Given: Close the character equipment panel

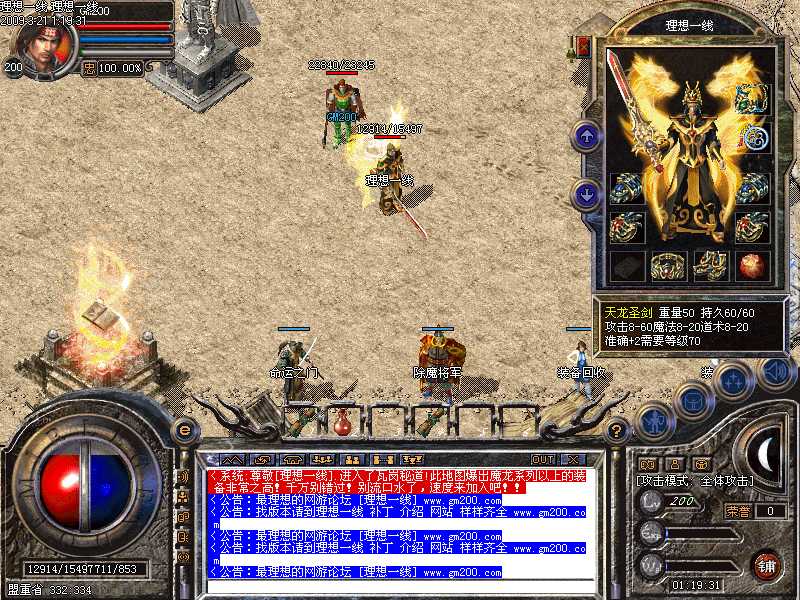Looking at the screenshot, I should [585, 47].
